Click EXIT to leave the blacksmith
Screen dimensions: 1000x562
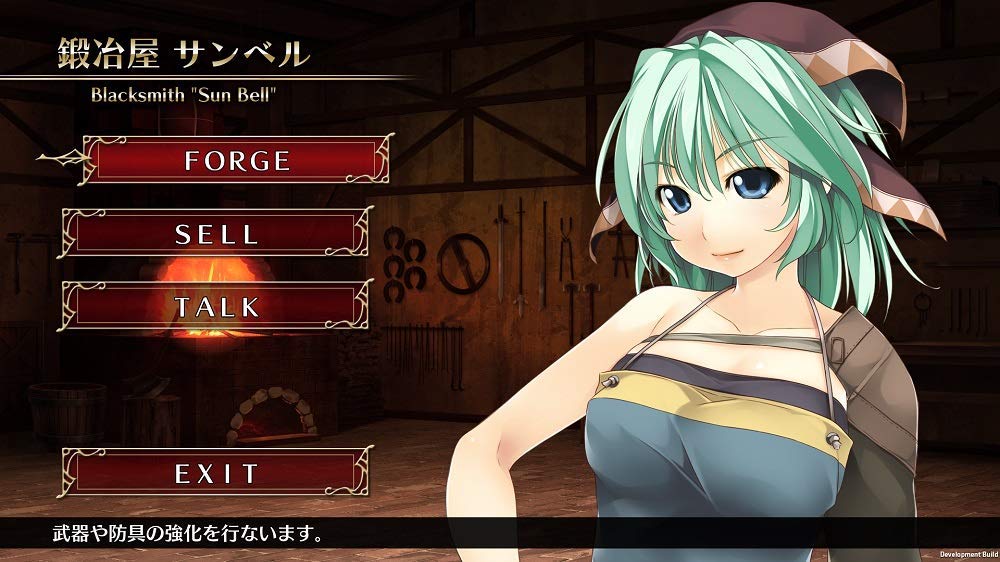pyautogui.click(x=217, y=473)
